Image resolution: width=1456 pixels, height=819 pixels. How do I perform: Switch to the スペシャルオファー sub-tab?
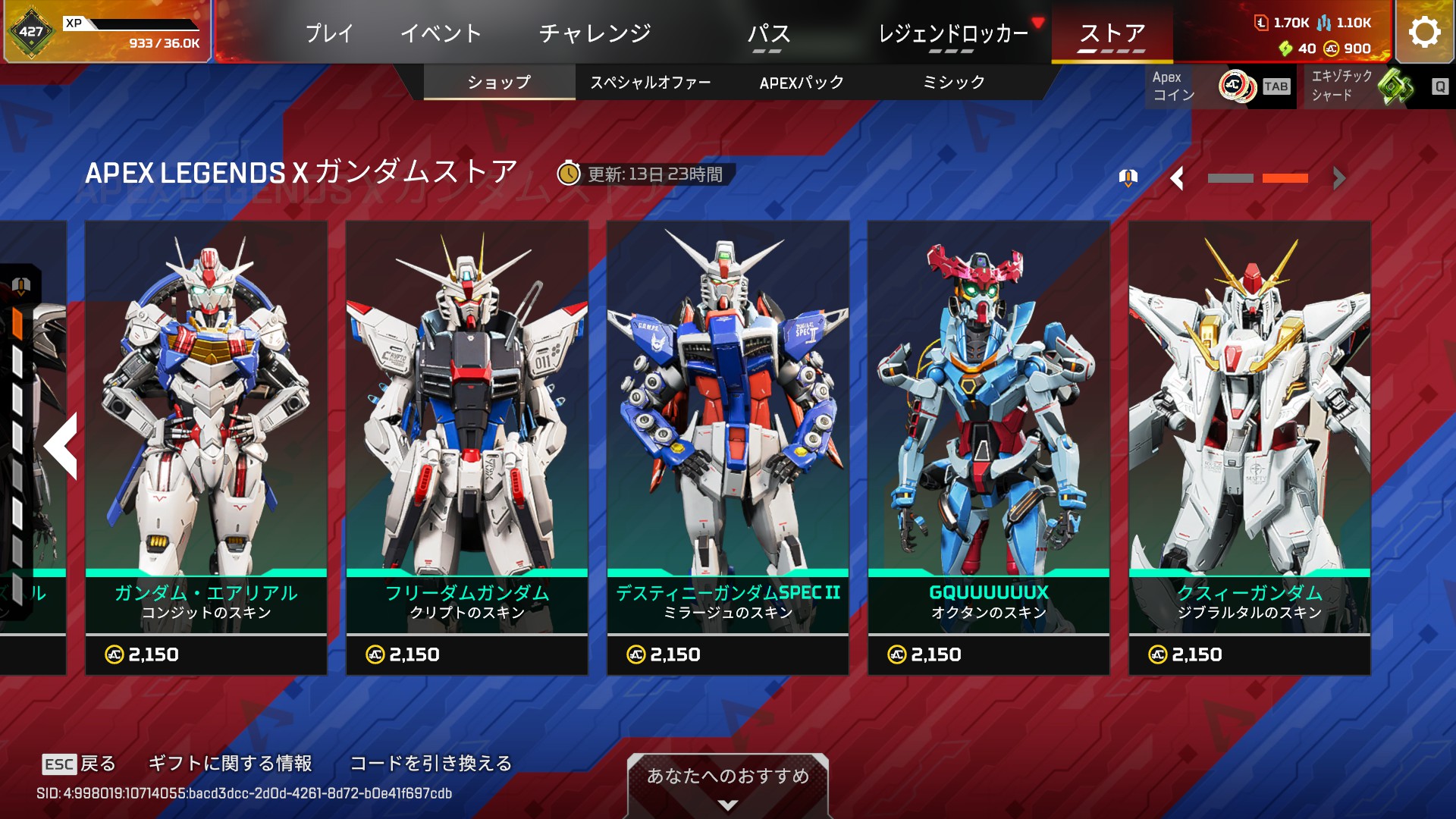650,83
